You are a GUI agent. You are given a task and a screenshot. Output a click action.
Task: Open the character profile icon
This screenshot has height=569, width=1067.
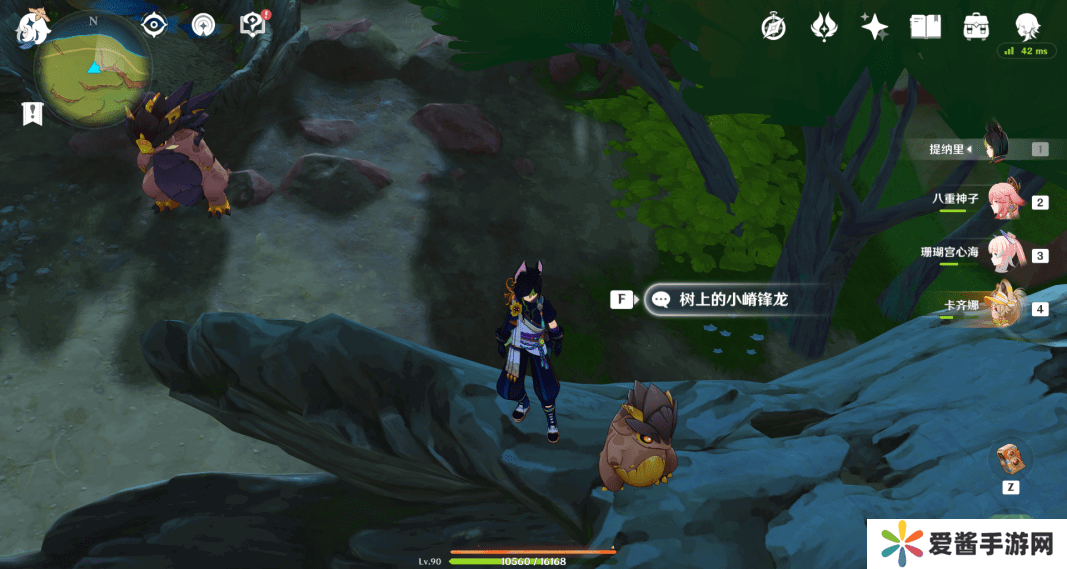pos(1027,27)
